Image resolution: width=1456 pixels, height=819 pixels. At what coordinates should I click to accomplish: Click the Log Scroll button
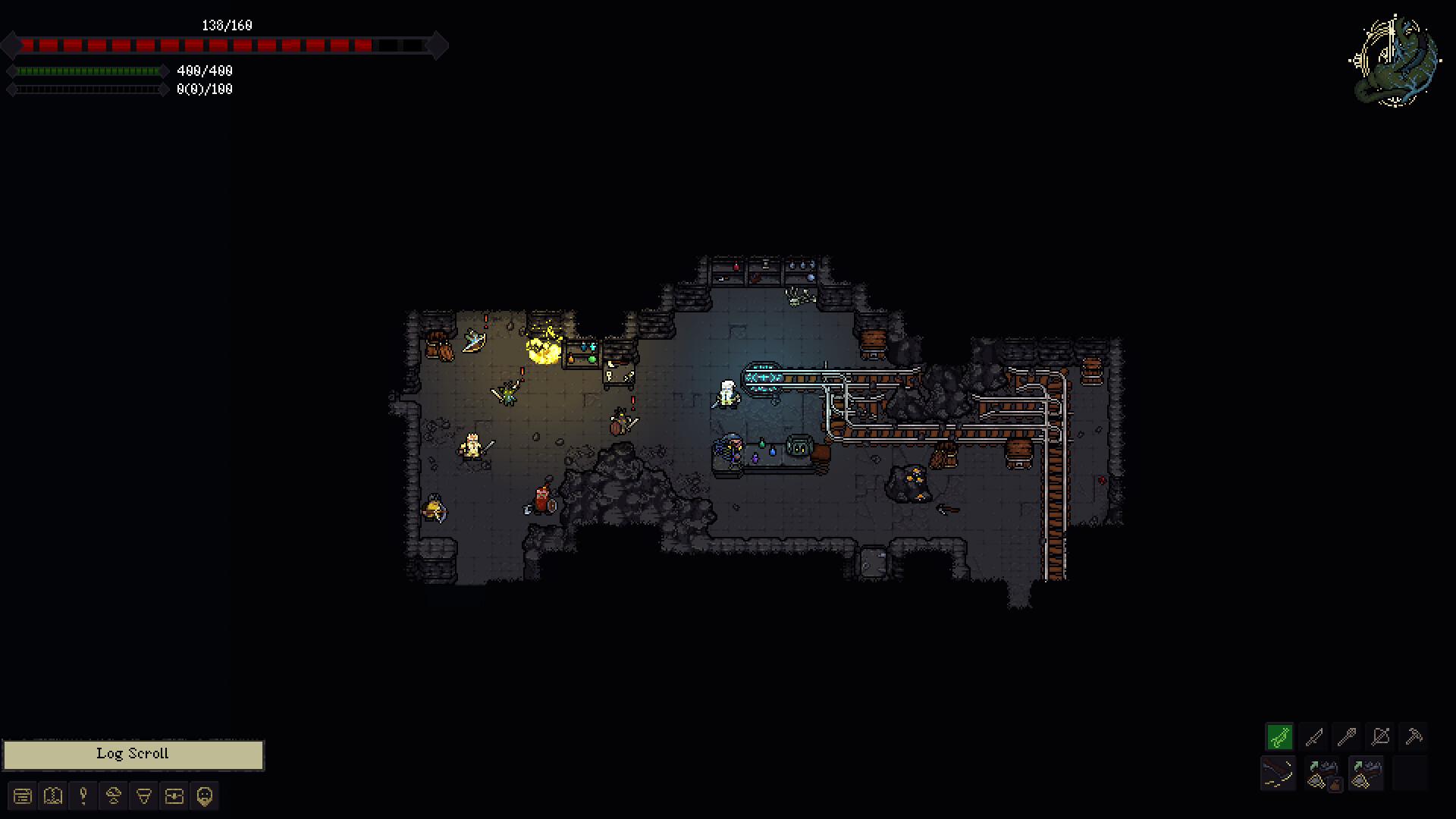[132, 754]
